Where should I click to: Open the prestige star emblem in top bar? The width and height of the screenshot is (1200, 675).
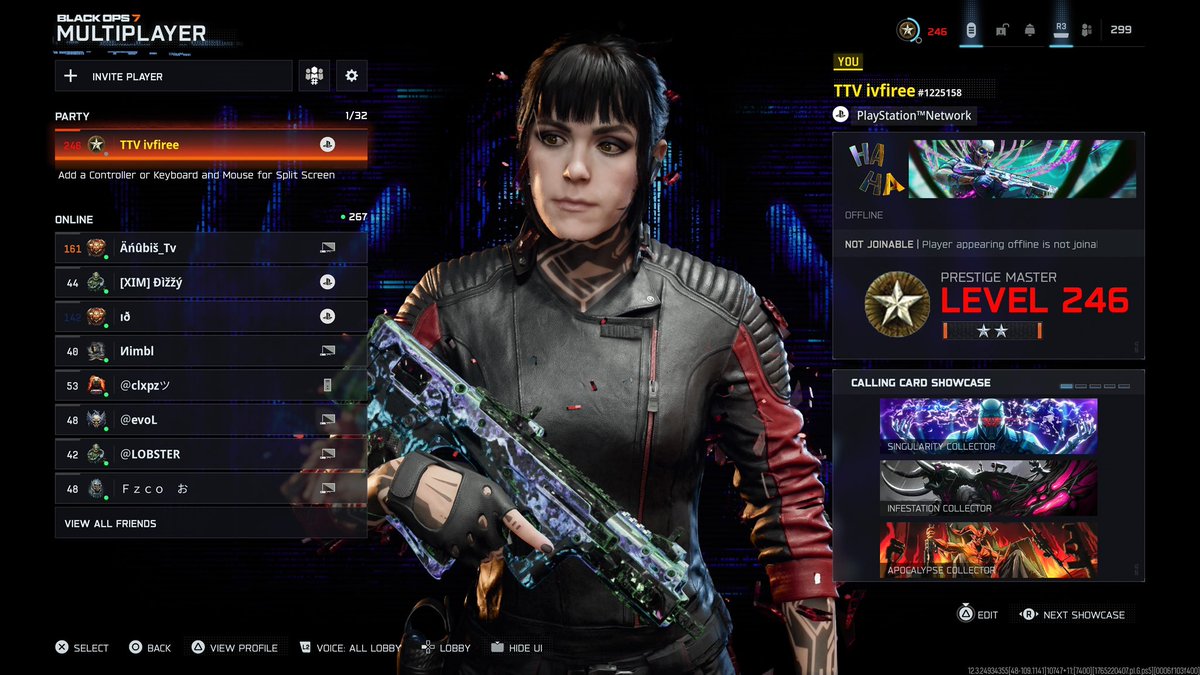(x=908, y=30)
